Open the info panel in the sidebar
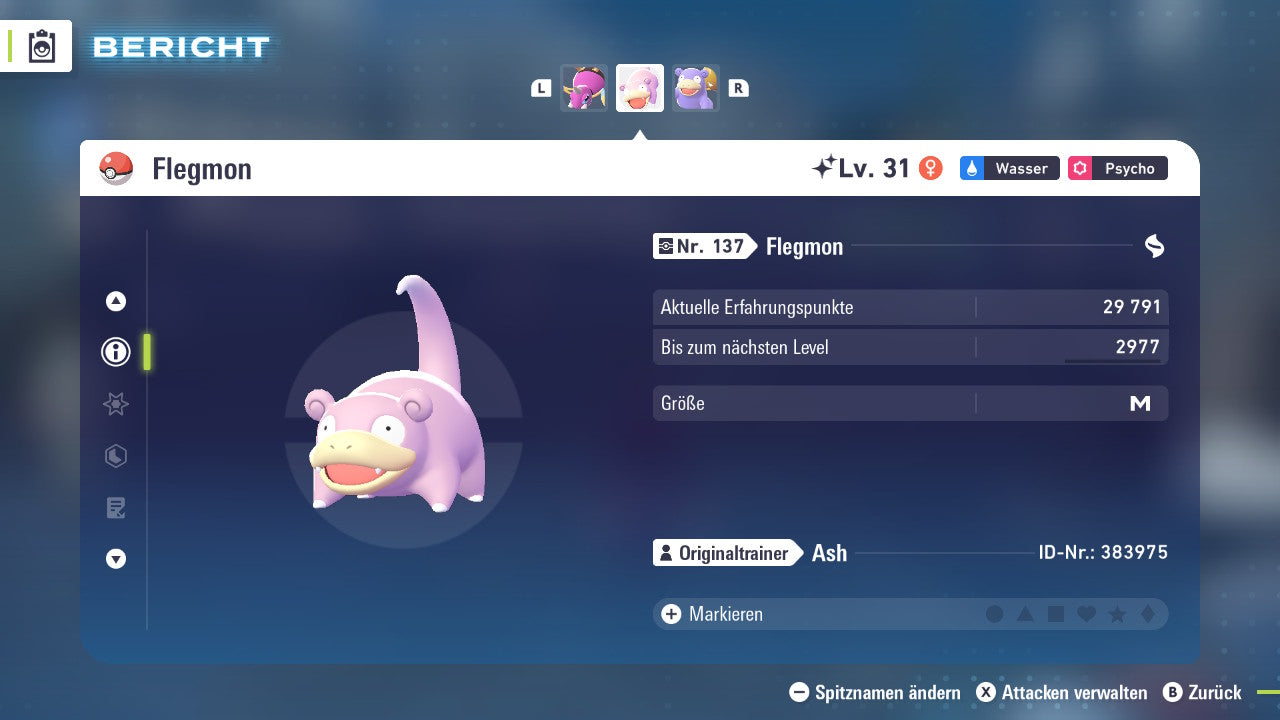 115,352
